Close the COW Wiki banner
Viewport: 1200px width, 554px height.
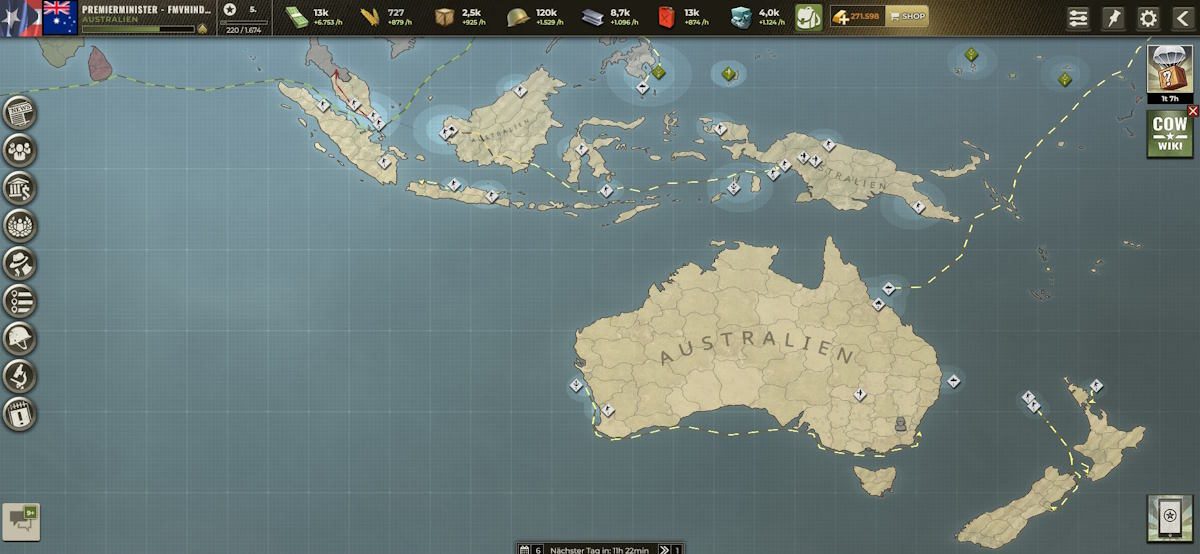(x=1192, y=111)
